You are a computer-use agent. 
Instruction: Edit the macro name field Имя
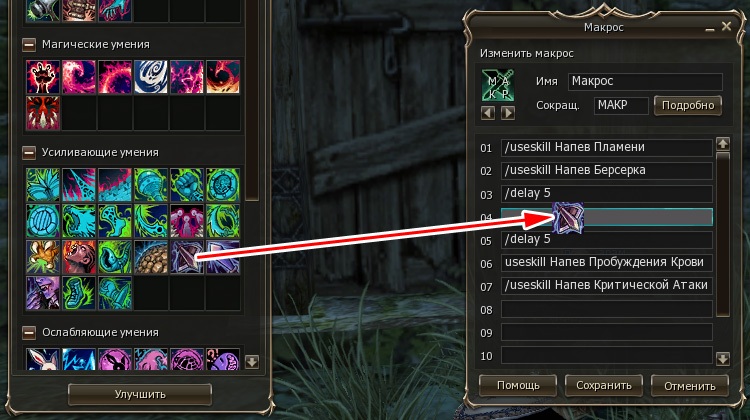[x=645, y=82]
